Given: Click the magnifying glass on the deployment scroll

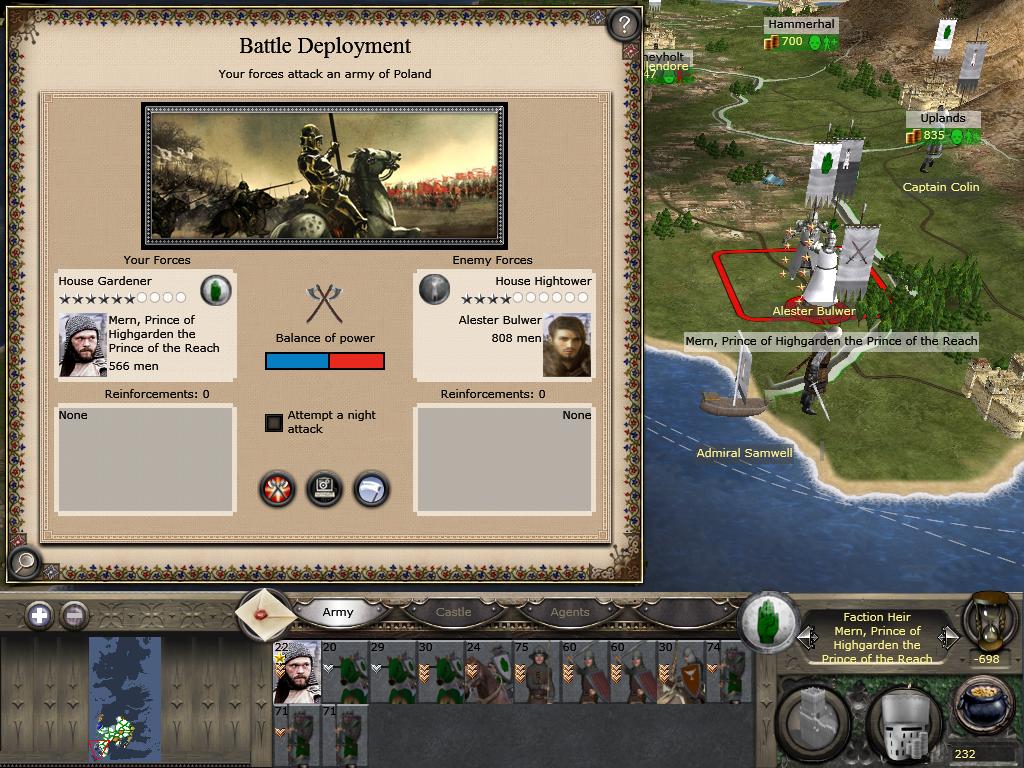Looking at the screenshot, I should [24, 564].
